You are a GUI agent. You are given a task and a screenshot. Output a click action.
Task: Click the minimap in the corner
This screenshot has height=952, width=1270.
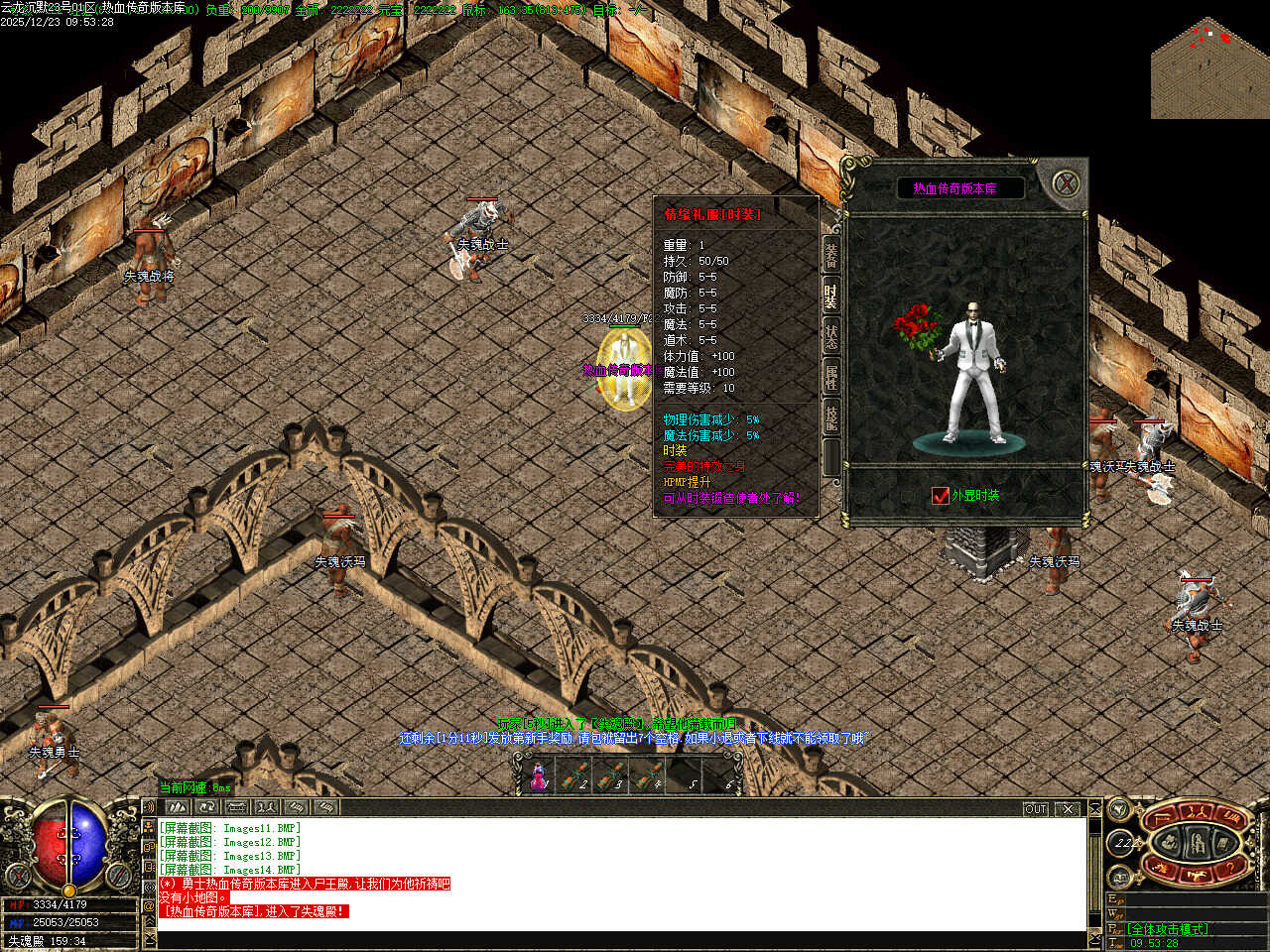(1210, 67)
